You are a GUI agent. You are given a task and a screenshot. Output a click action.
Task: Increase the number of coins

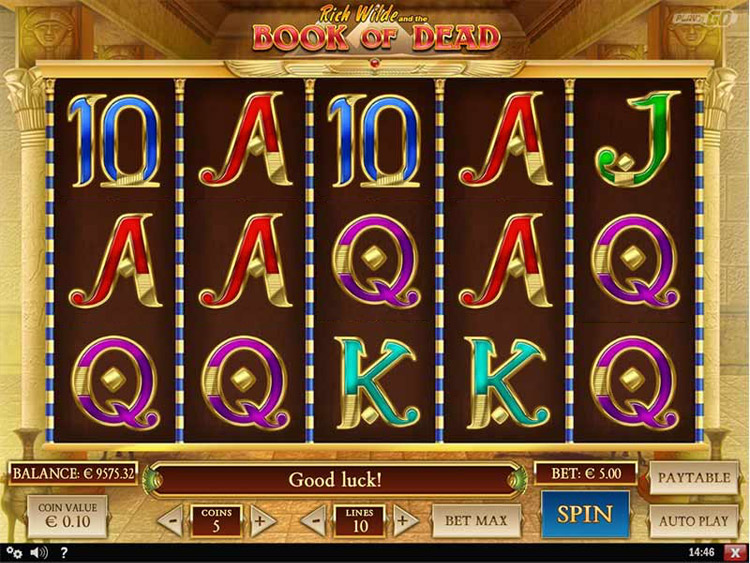(x=263, y=520)
